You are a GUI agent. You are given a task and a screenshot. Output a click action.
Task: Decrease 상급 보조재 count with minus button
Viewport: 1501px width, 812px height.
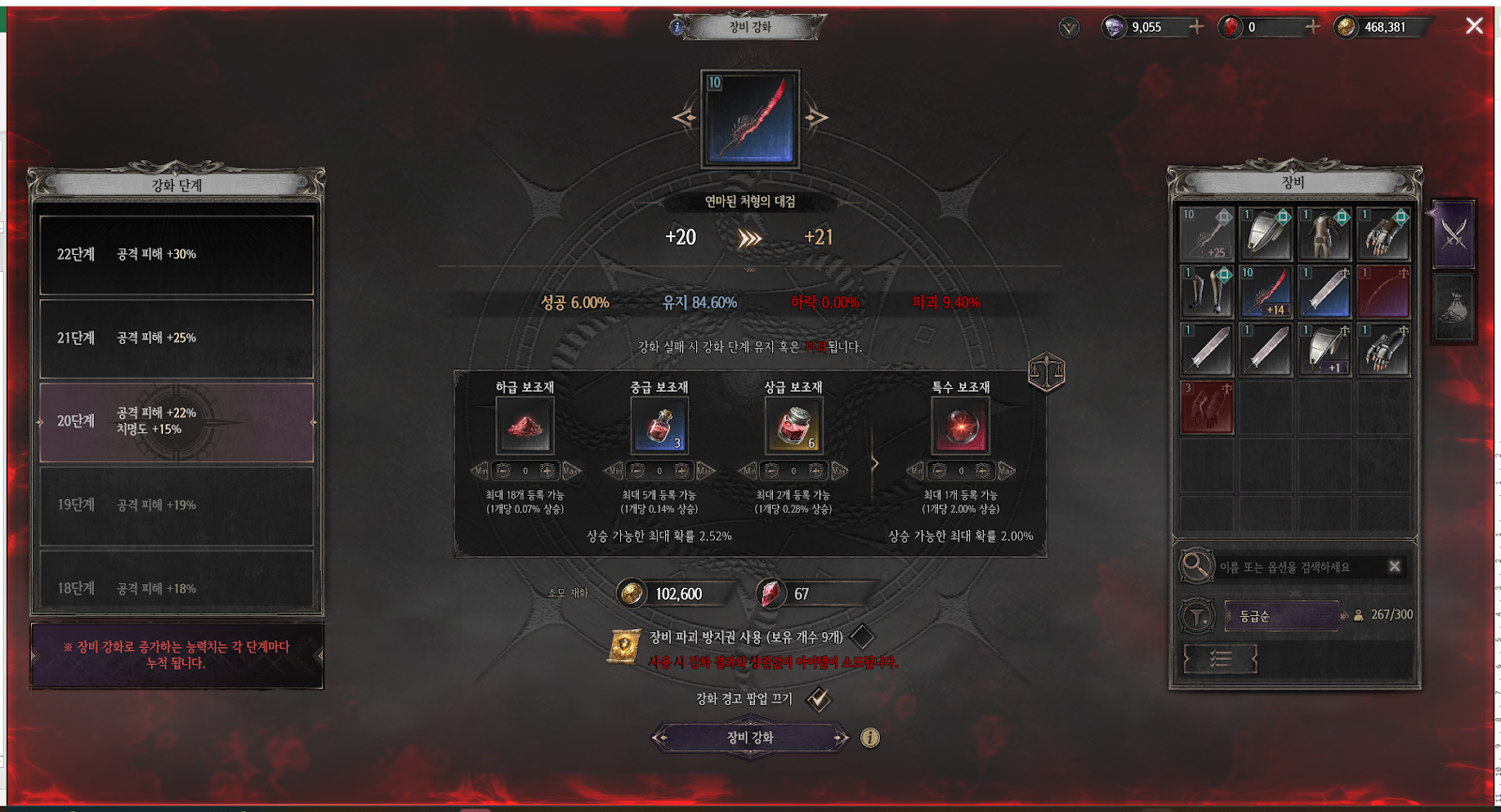pos(771,471)
